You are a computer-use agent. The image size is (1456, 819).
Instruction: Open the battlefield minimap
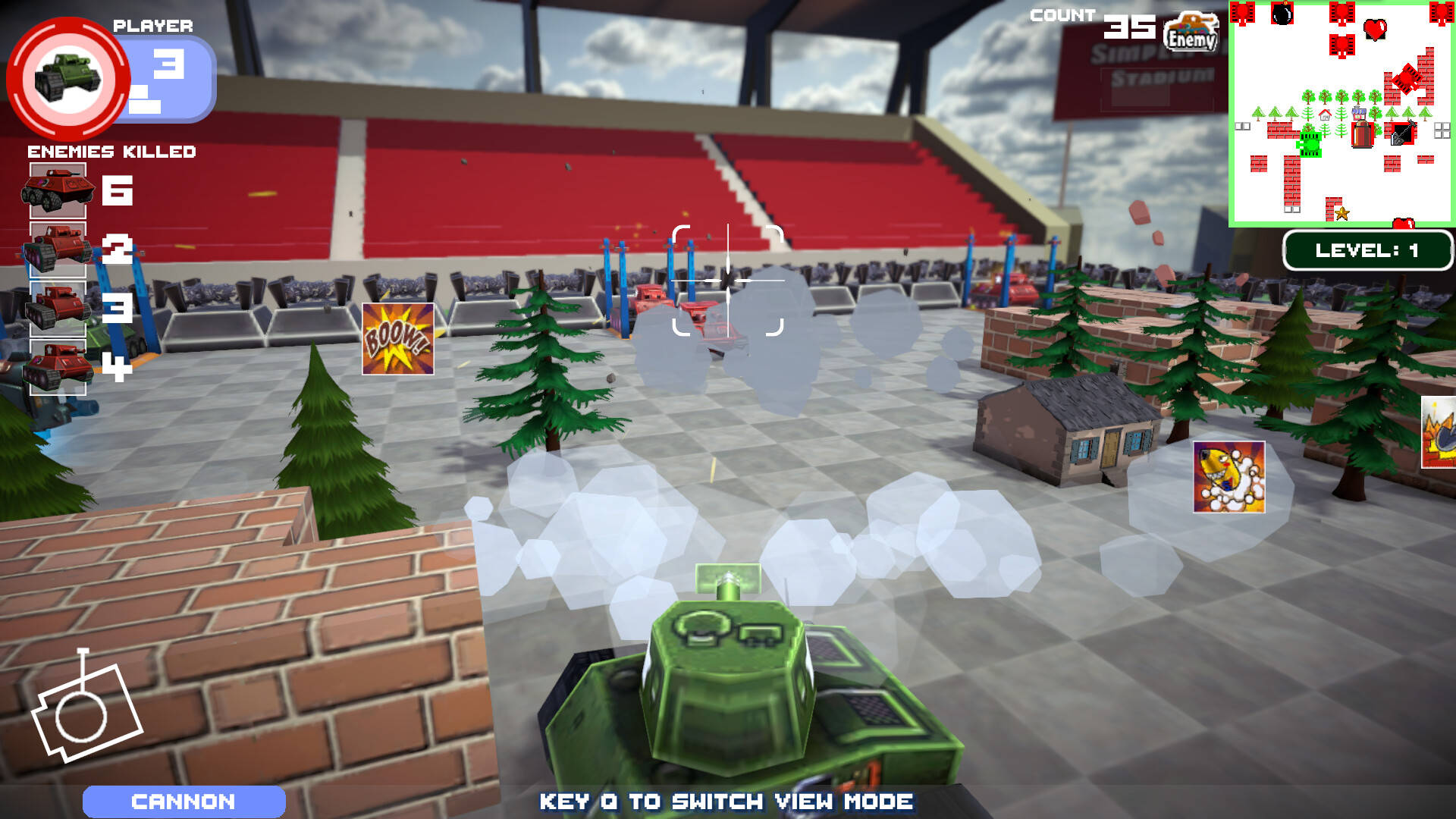(x=1341, y=114)
